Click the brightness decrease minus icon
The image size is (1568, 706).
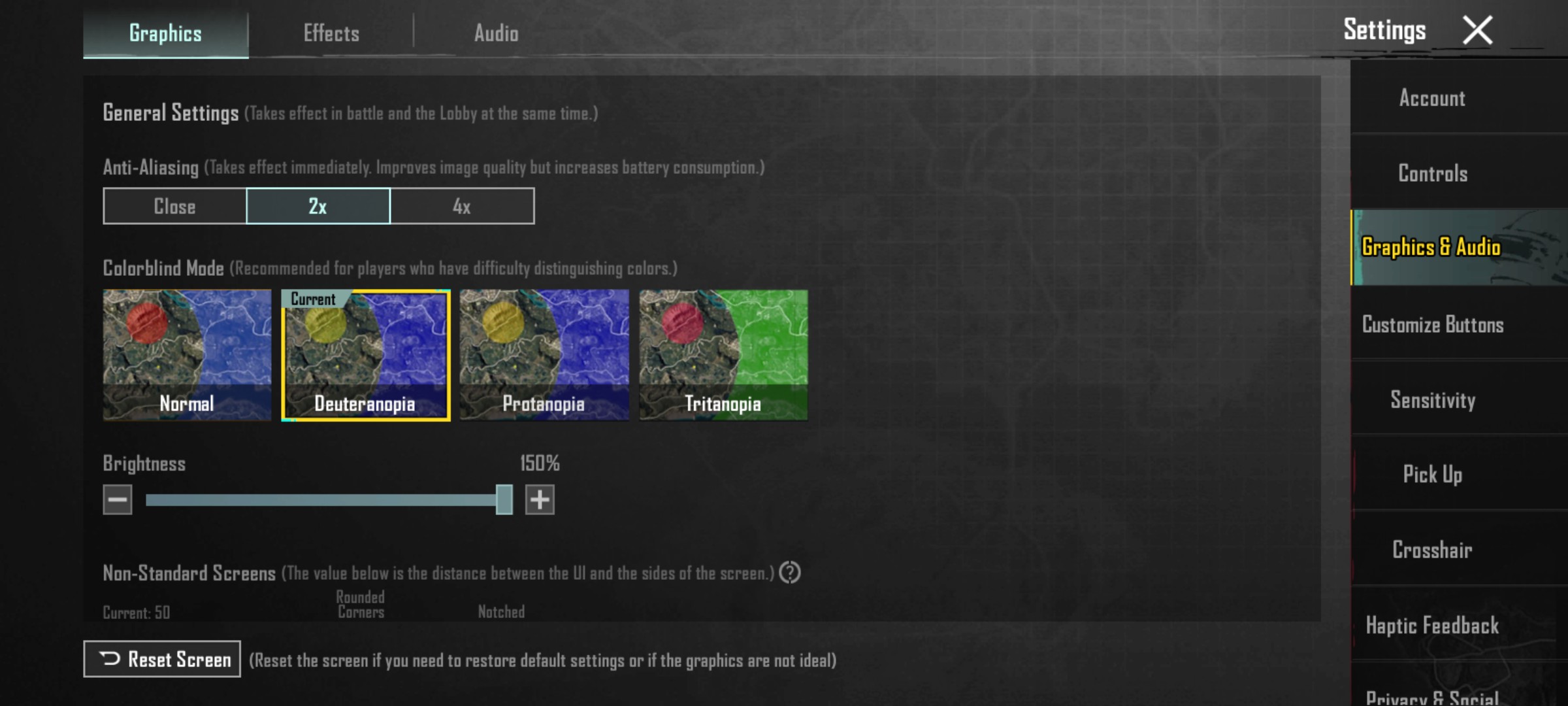pos(116,499)
